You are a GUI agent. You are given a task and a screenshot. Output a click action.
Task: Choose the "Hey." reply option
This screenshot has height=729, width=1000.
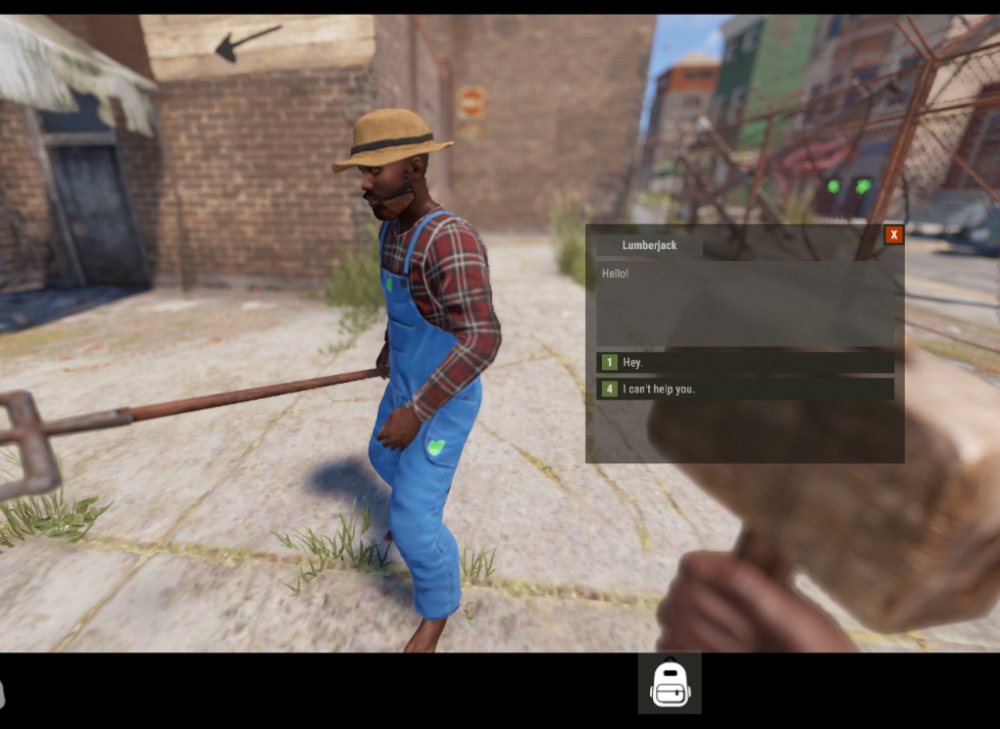point(745,362)
